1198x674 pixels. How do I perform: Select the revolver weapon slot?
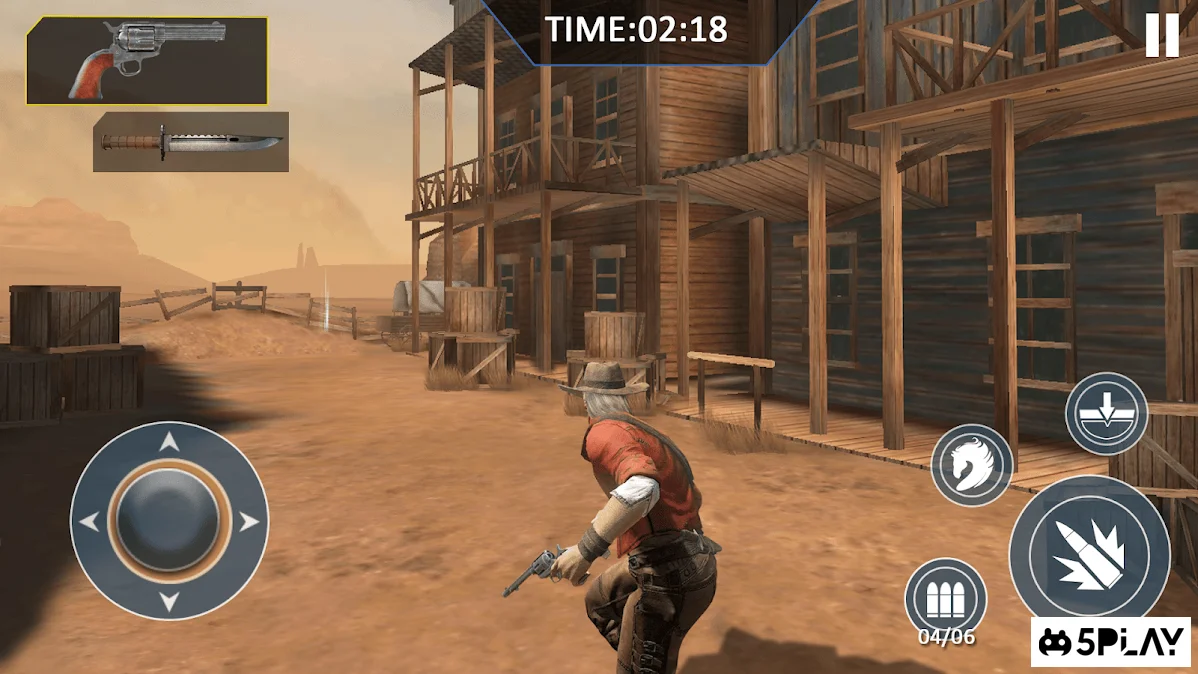coord(147,61)
